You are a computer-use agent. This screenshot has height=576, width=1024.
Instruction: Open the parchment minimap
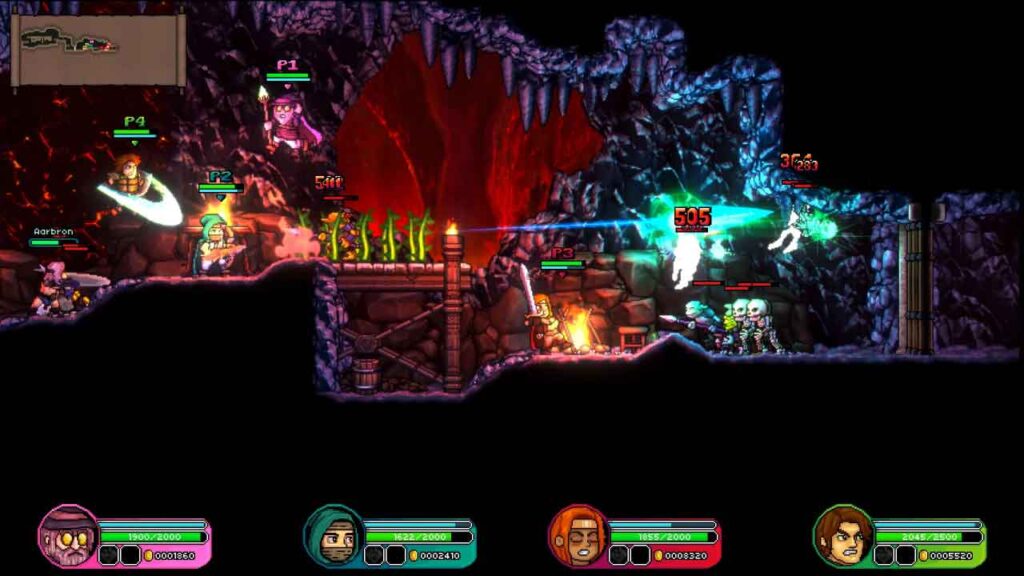pyautogui.click(x=97, y=48)
